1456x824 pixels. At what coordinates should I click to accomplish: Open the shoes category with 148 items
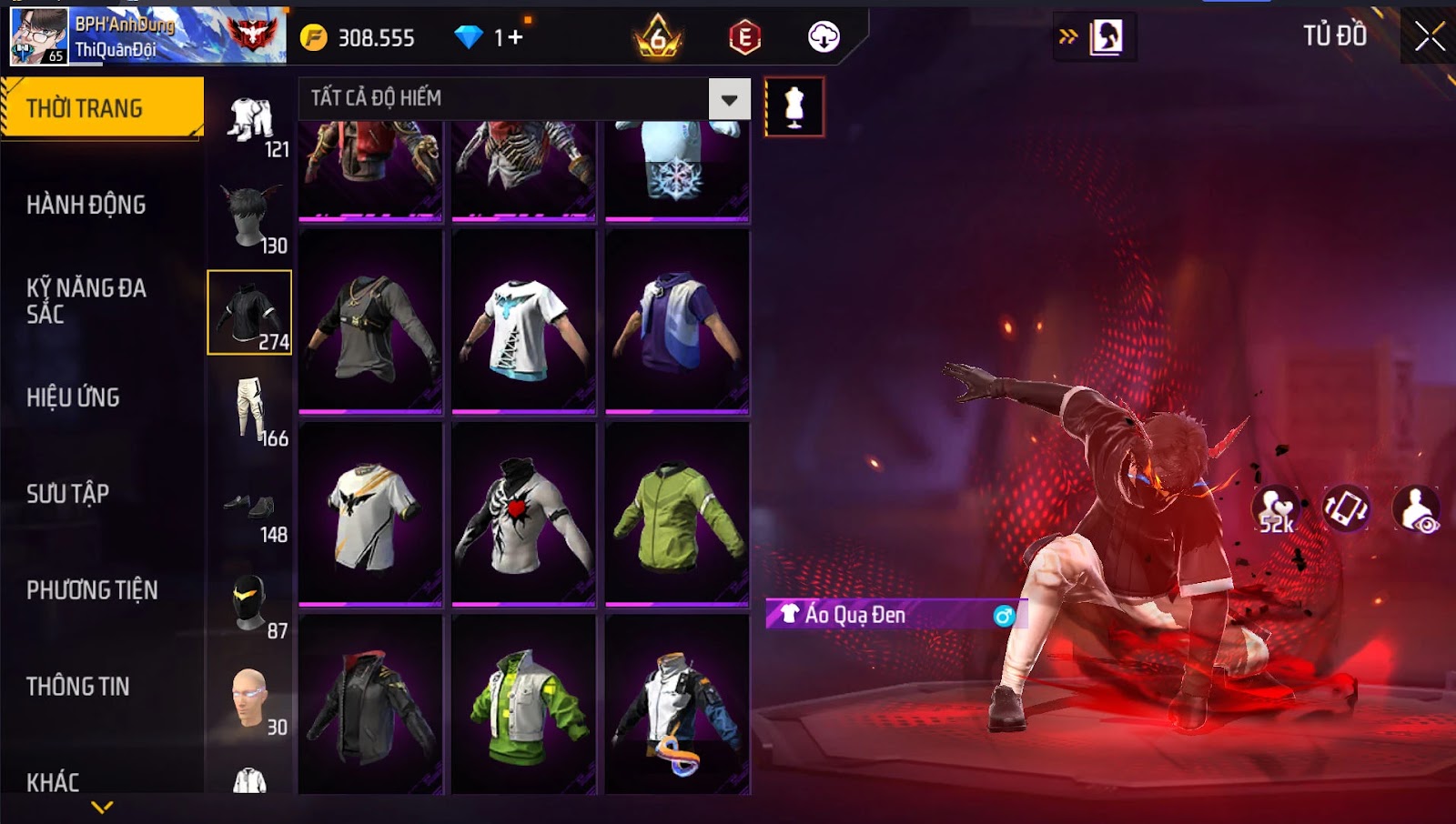[250, 509]
